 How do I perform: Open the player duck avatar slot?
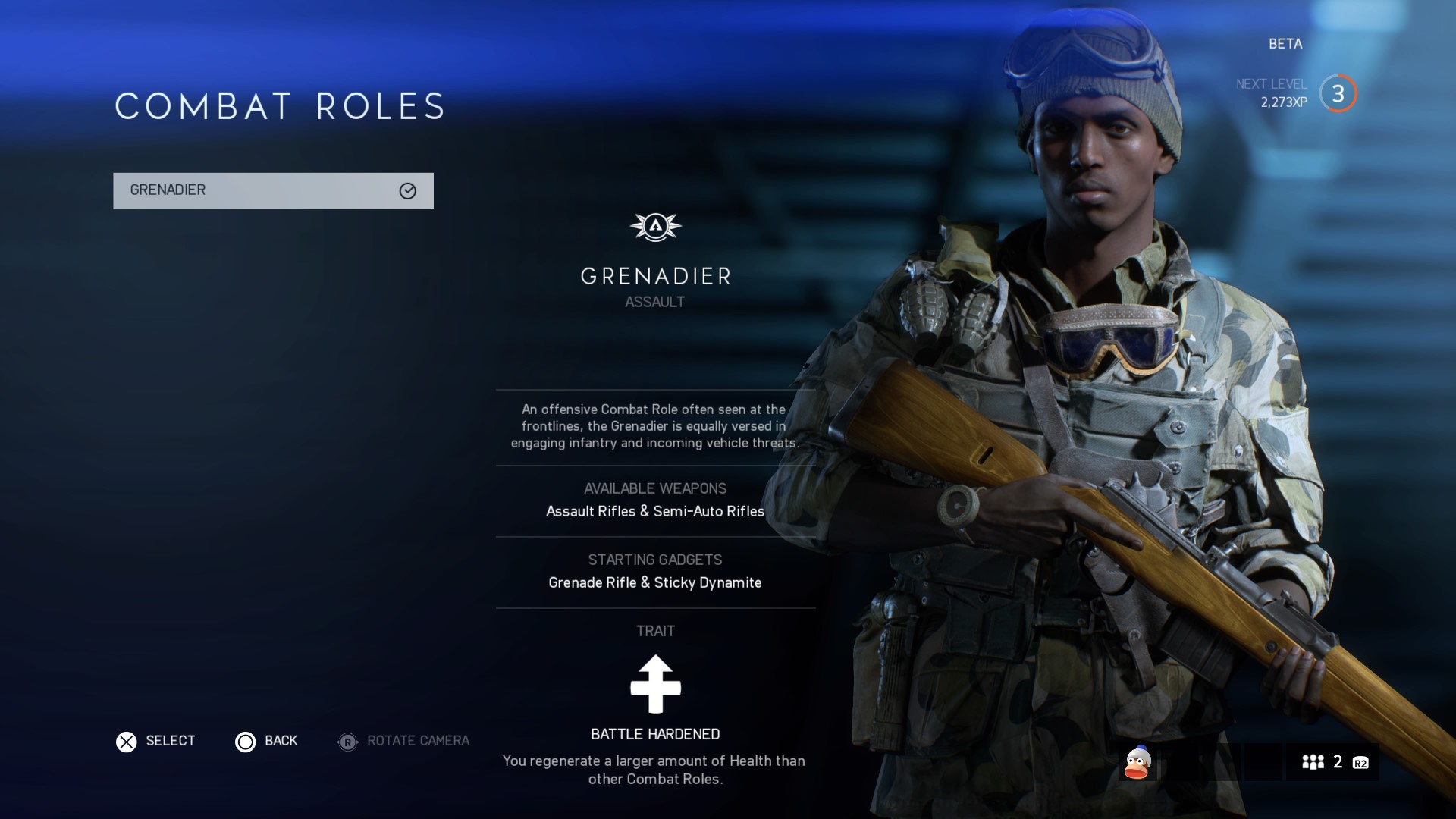1137,763
